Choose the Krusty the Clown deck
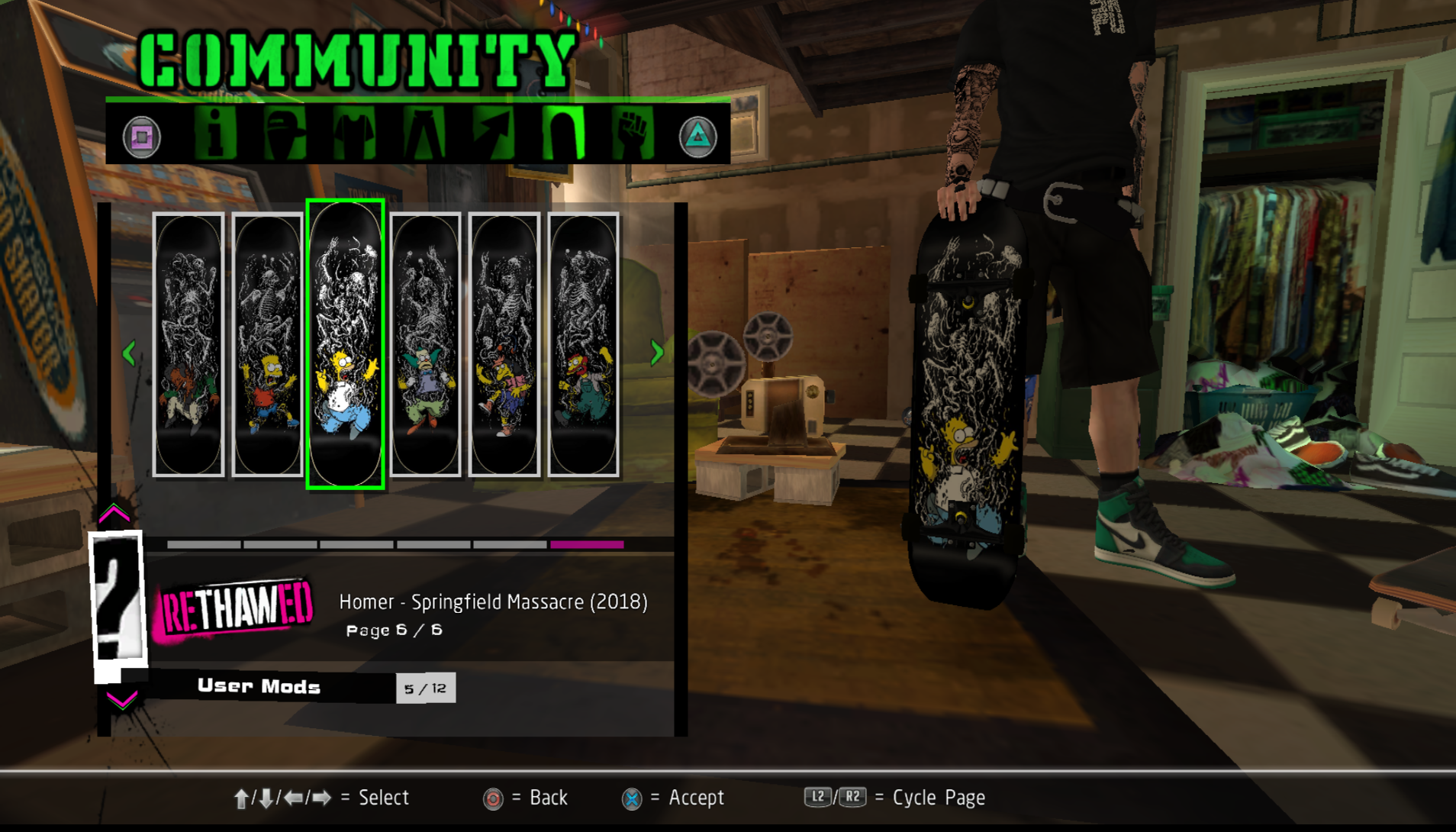 click(x=426, y=344)
